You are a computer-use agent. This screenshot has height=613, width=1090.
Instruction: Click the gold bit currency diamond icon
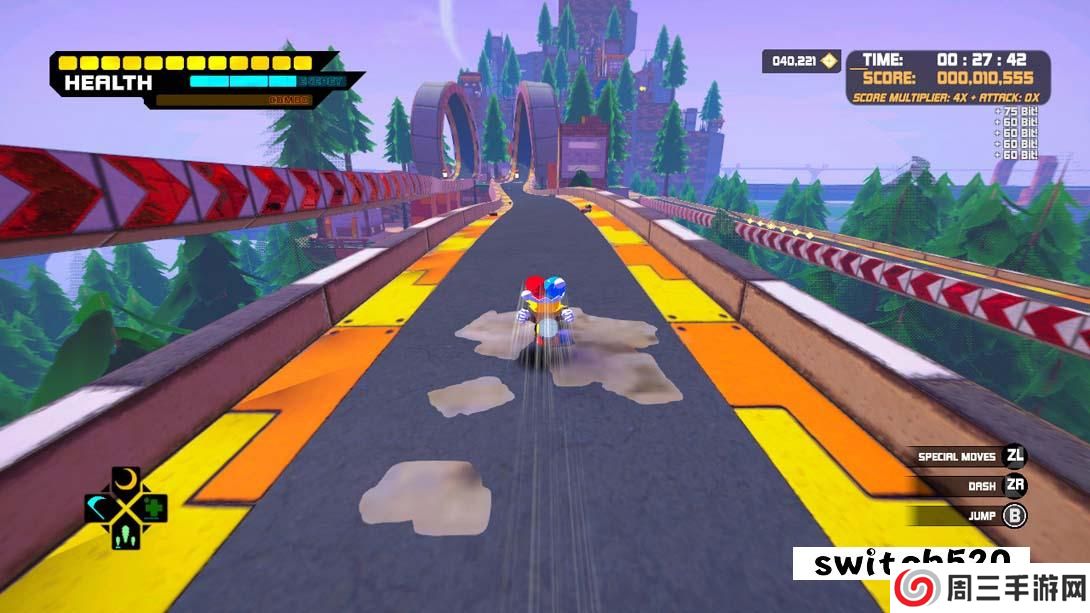(x=828, y=62)
